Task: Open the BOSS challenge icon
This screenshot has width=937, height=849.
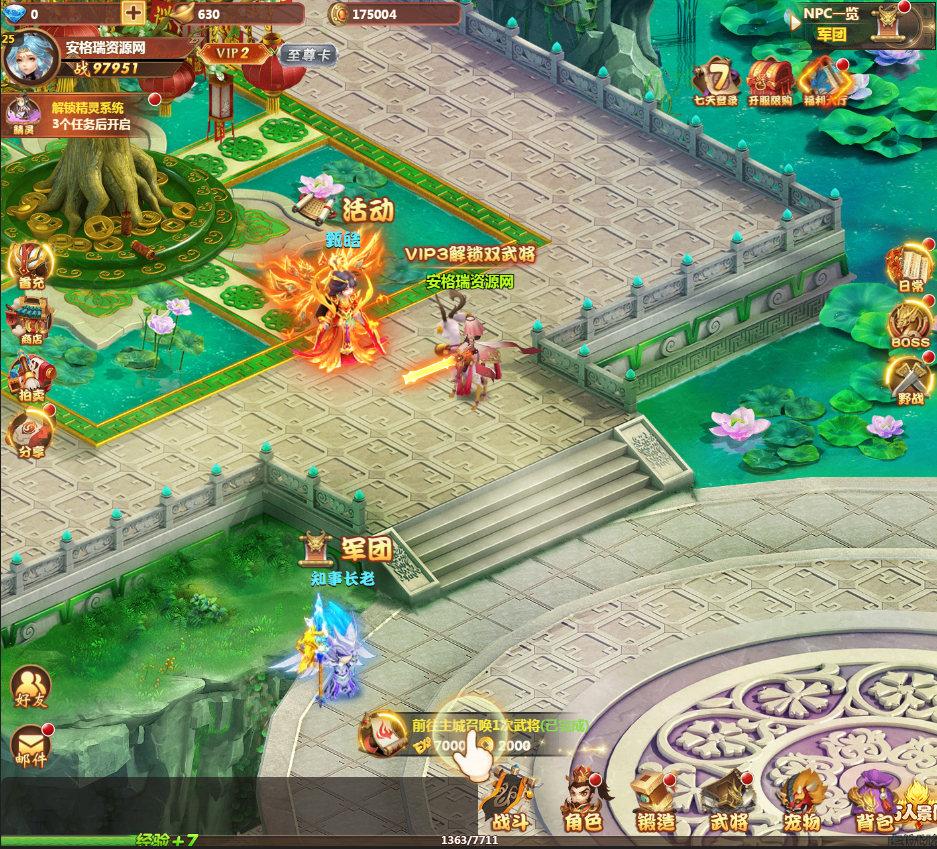Action: pos(910,324)
